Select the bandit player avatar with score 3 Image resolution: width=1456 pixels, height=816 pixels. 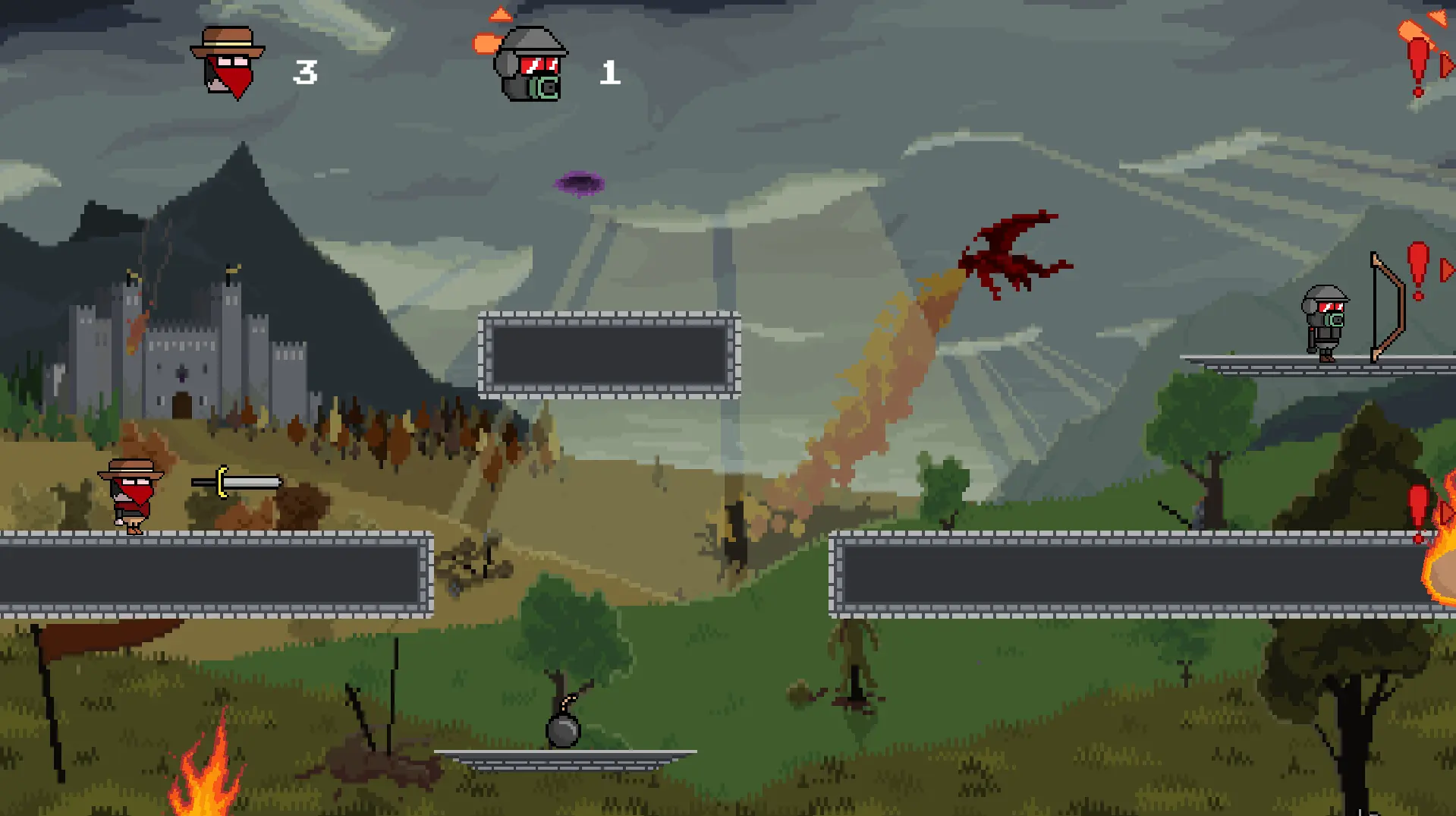228,61
